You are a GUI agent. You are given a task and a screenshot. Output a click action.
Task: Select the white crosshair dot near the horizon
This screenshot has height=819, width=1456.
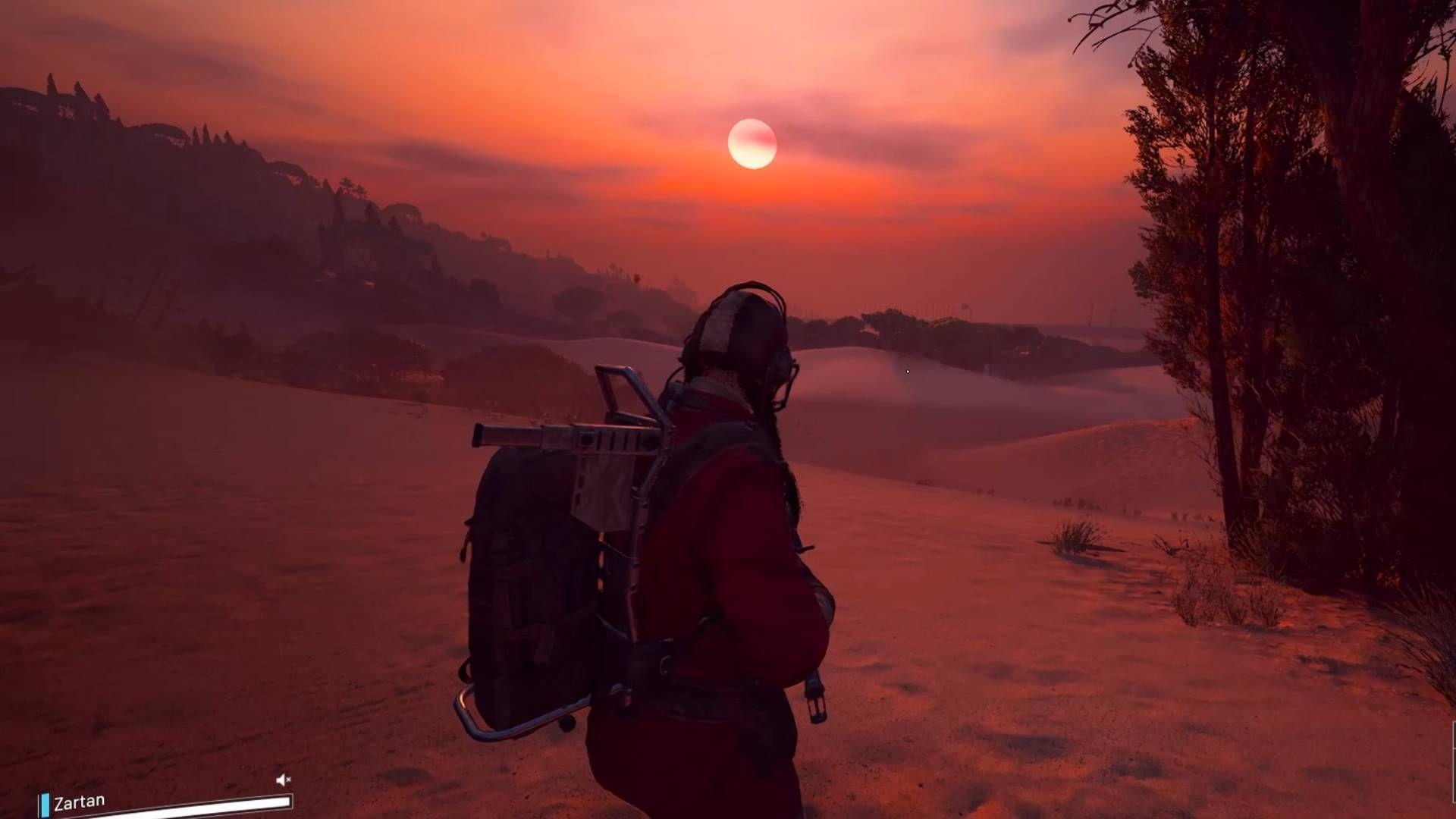pos(908,371)
